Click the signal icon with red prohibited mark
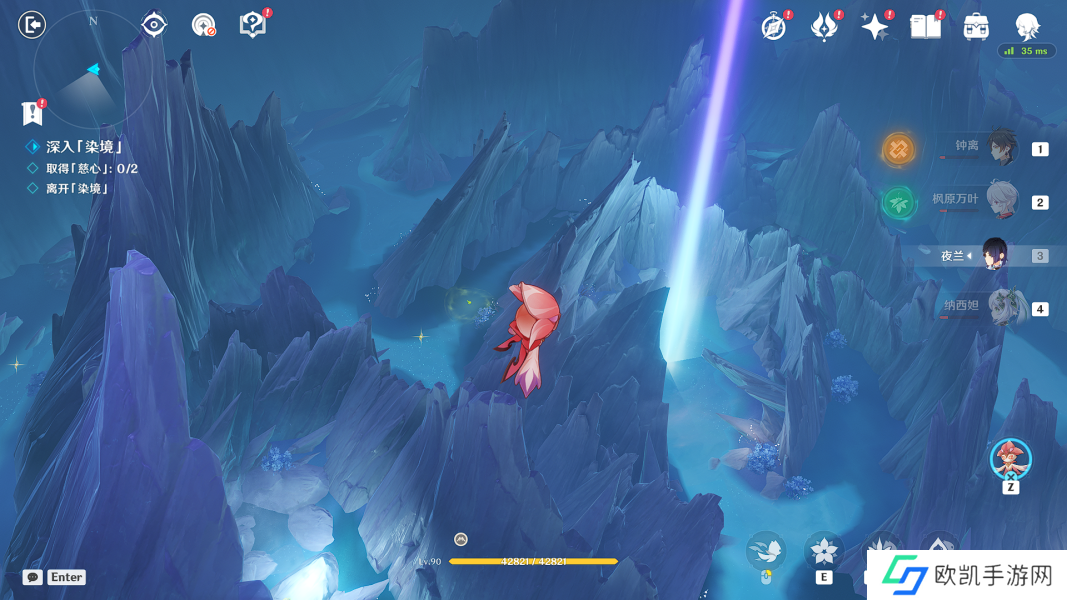The image size is (1067, 600). click(x=204, y=26)
